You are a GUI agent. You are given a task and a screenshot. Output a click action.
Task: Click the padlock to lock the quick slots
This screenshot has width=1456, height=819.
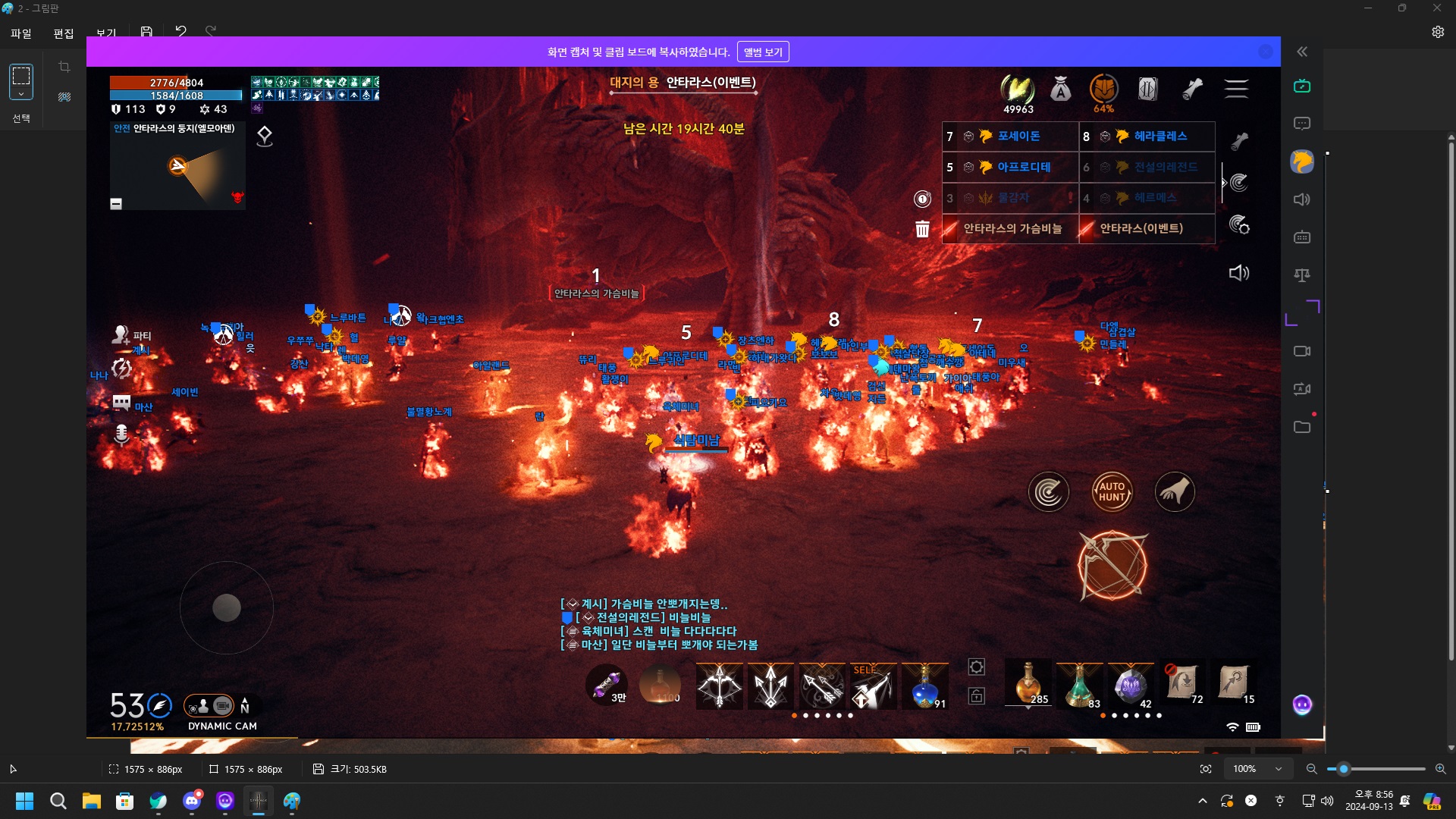pyautogui.click(x=977, y=695)
